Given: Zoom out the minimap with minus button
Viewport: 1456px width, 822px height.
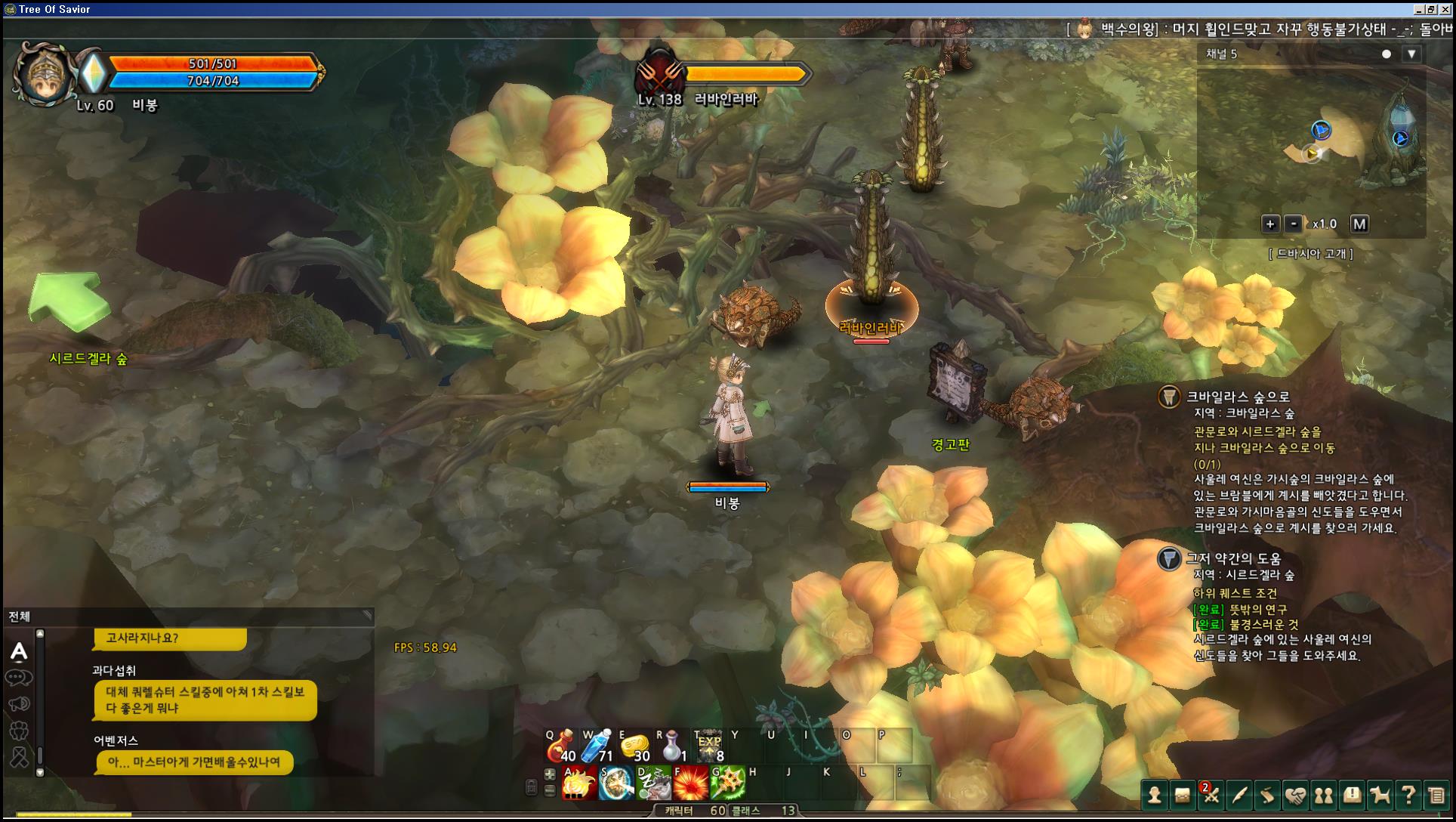Looking at the screenshot, I should 1294,224.
